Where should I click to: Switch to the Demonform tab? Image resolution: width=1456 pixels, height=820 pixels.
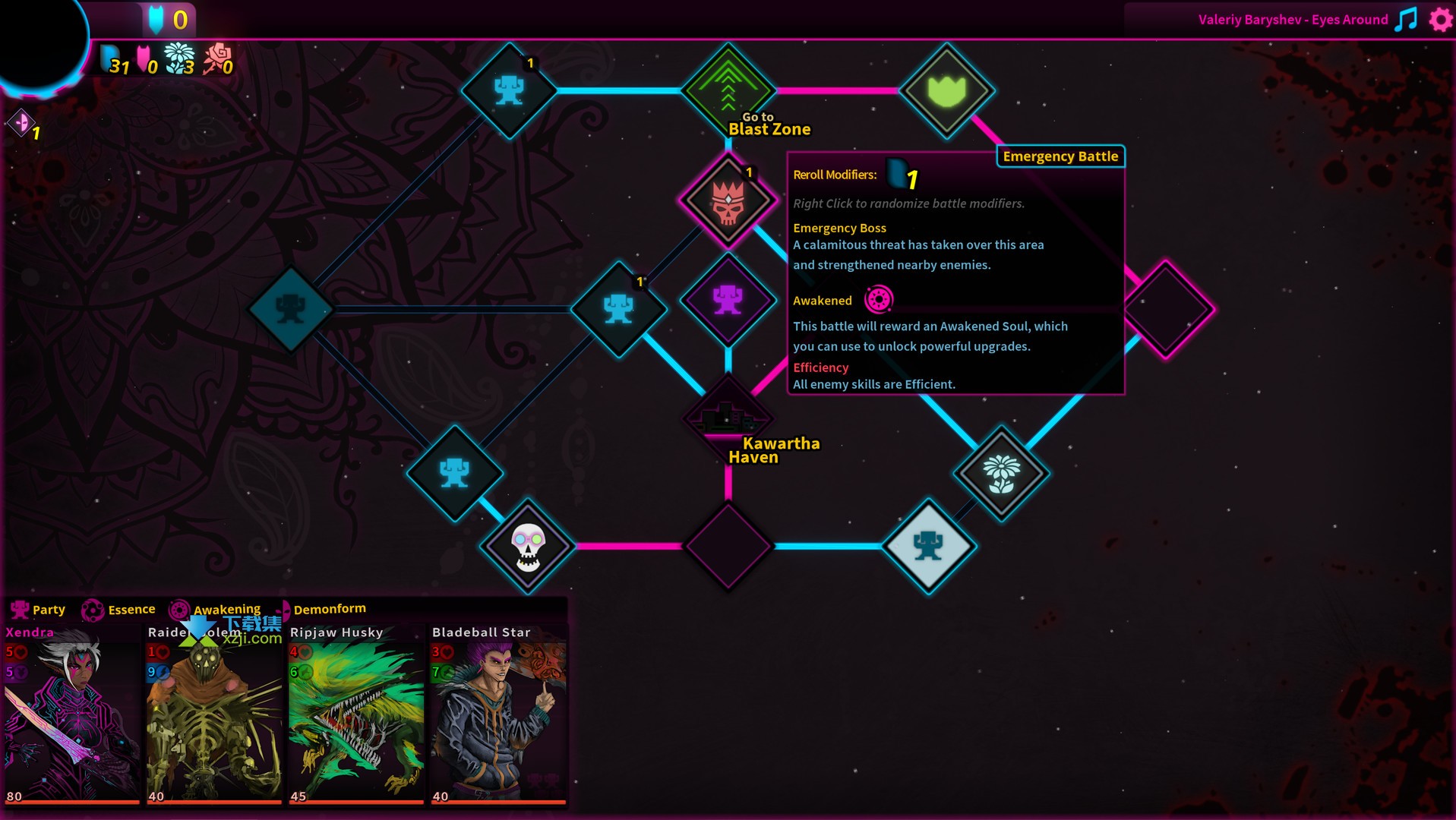[x=327, y=609]
